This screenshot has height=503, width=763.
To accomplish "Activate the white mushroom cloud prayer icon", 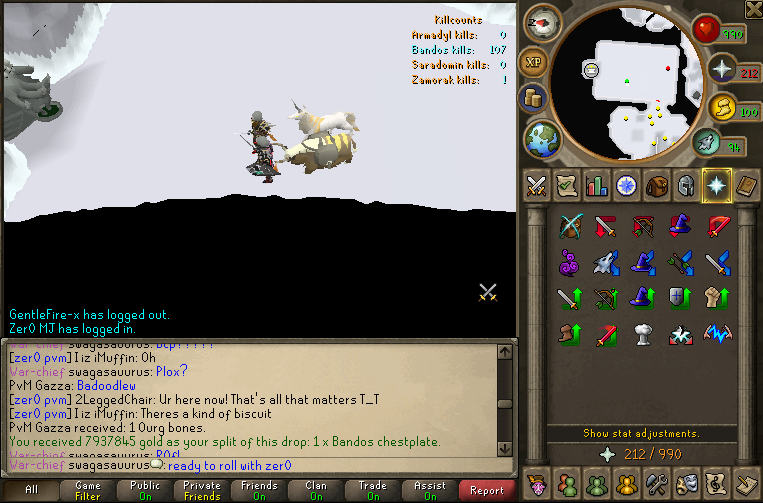I will tap(644, 332).
